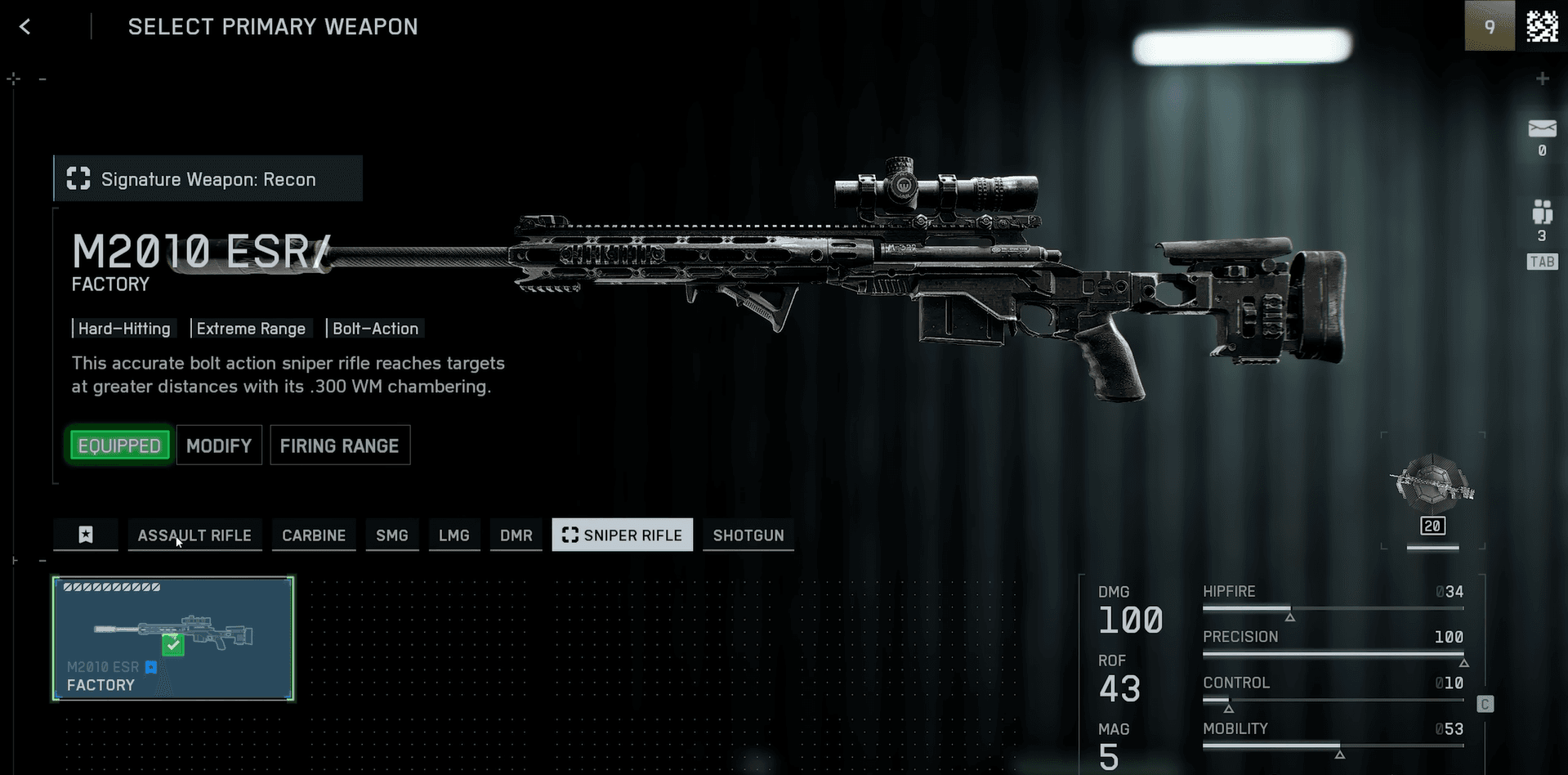Switch to the Assault Rifle tab

click(194, 535)
